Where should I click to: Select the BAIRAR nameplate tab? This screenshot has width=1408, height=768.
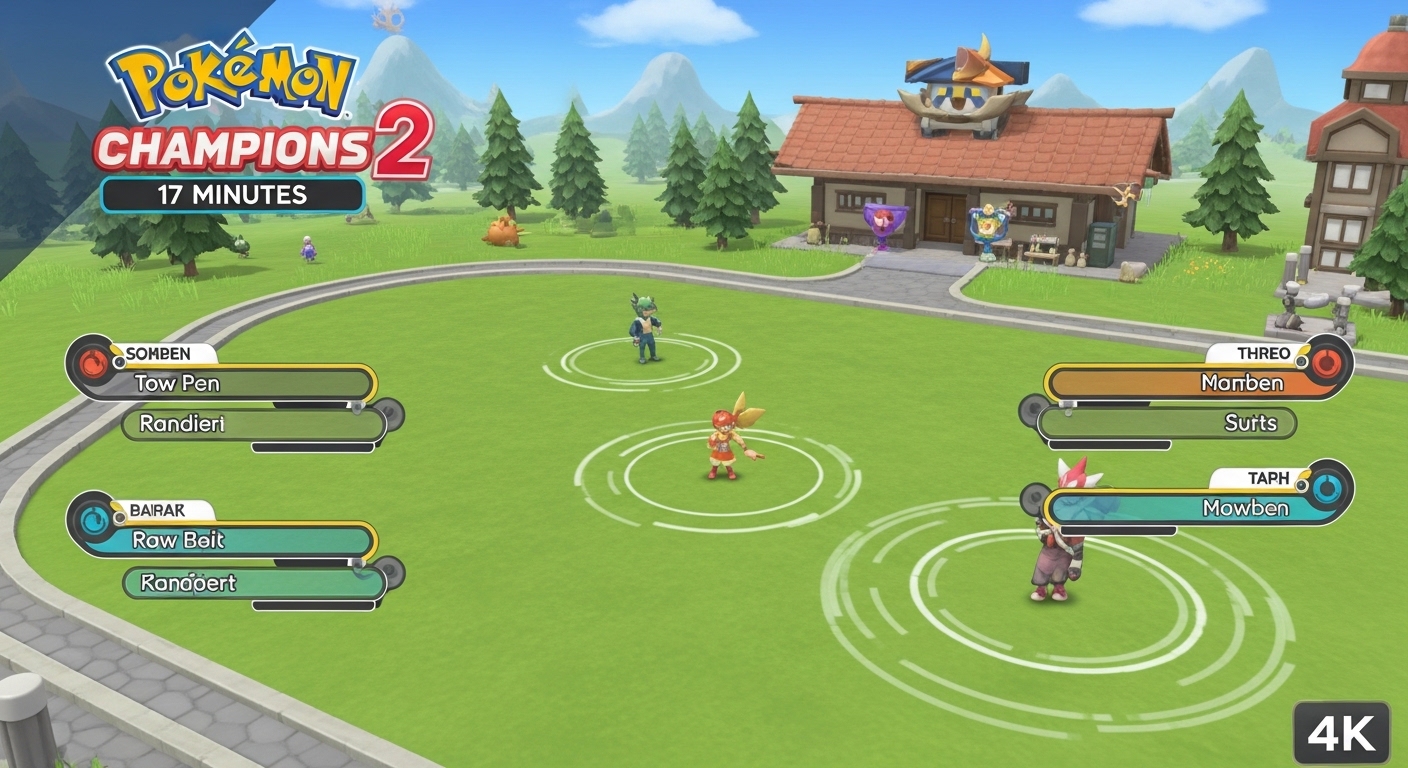160,510
